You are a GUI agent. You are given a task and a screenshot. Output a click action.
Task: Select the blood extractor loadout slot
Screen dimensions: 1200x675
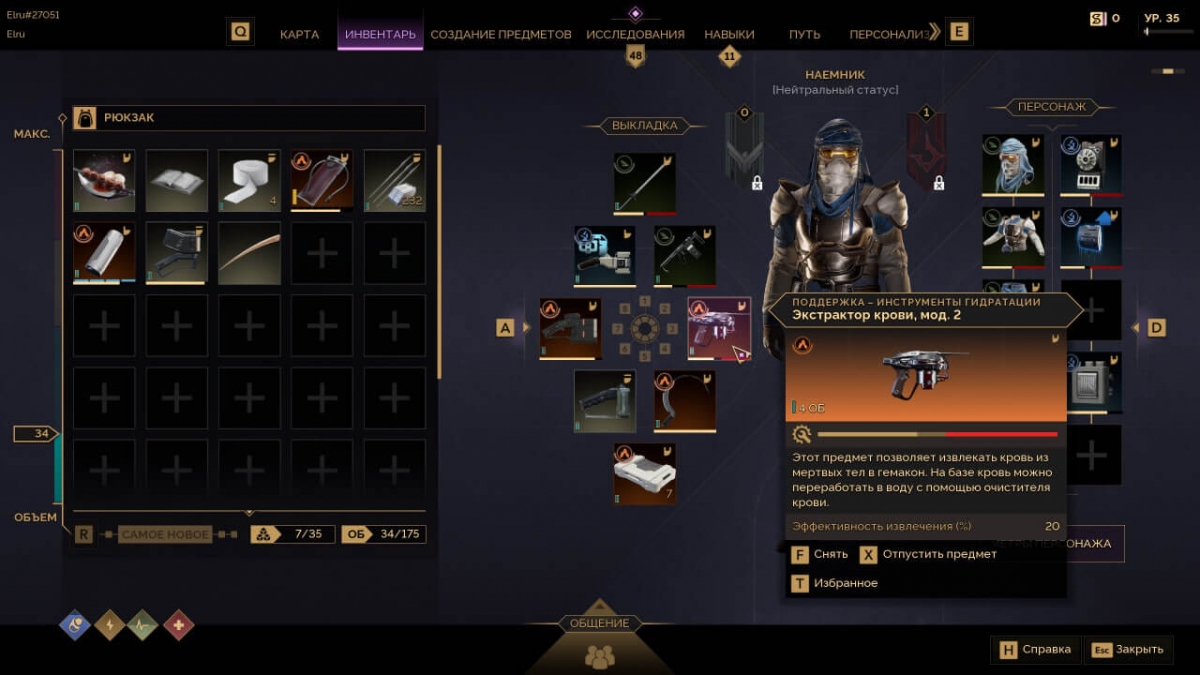719,328
